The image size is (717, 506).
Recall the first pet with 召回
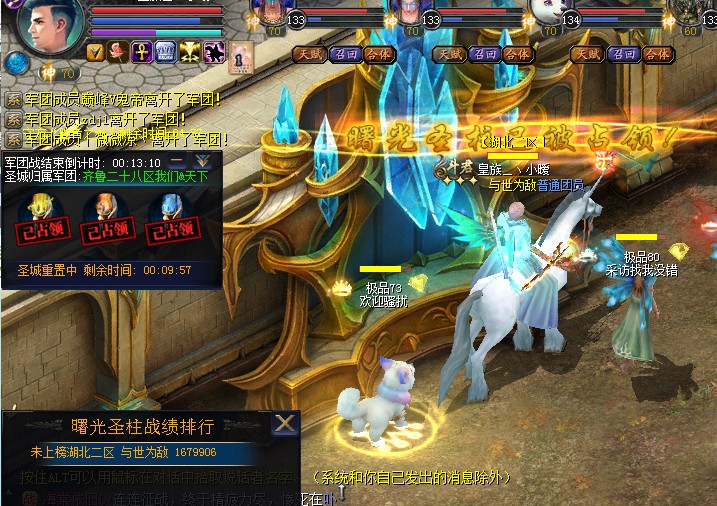pyautogui.click(x=344, y=53)
